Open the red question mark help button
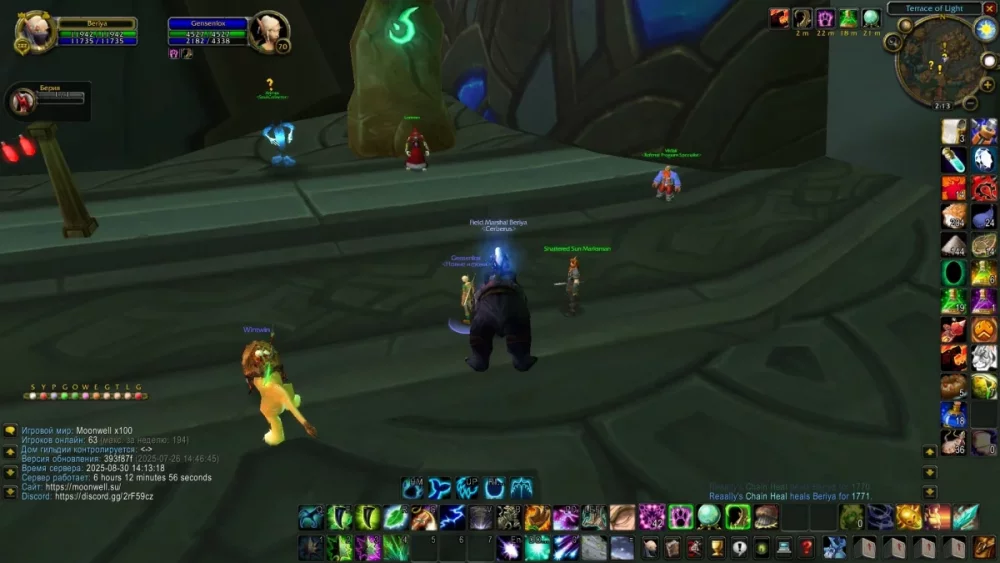1000x563 pixels. (807, 547)
